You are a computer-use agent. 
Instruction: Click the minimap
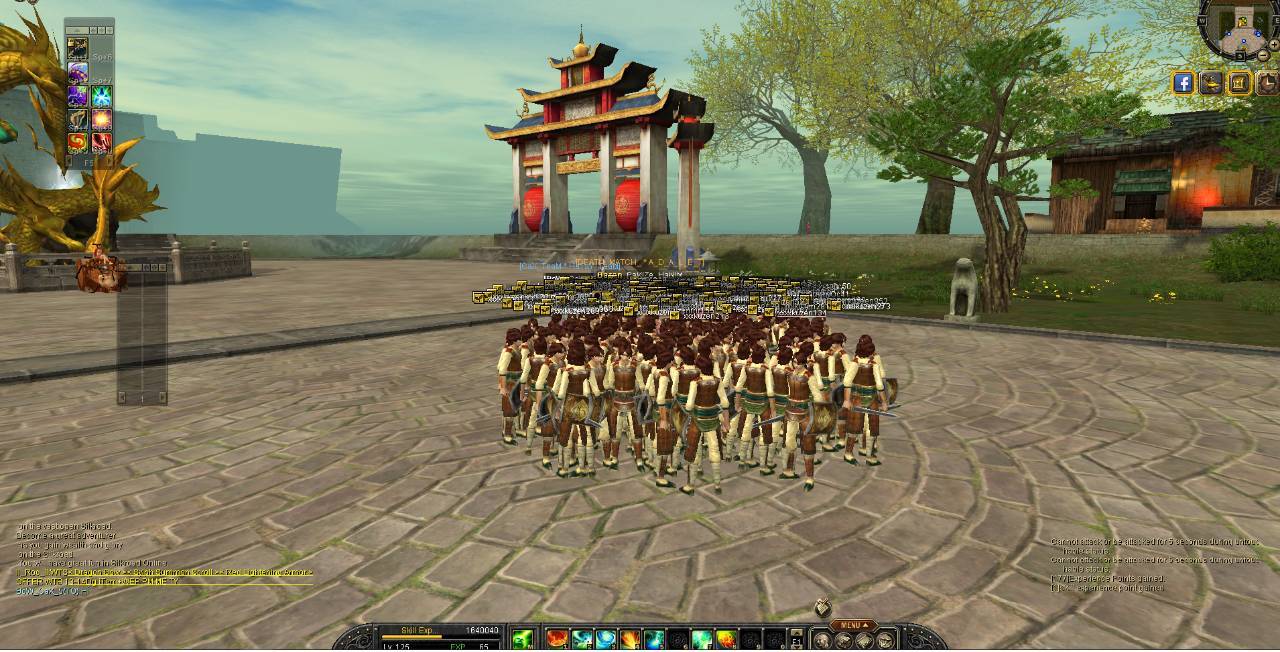pyautogui.click(x=1240, y=30)
